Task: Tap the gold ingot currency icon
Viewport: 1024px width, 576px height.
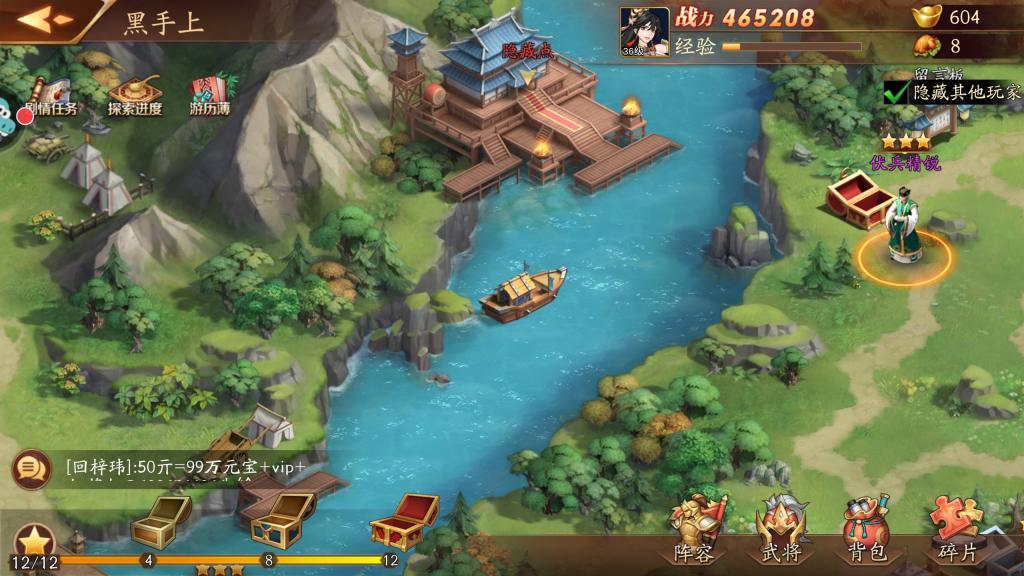Action: click(926, 16)
